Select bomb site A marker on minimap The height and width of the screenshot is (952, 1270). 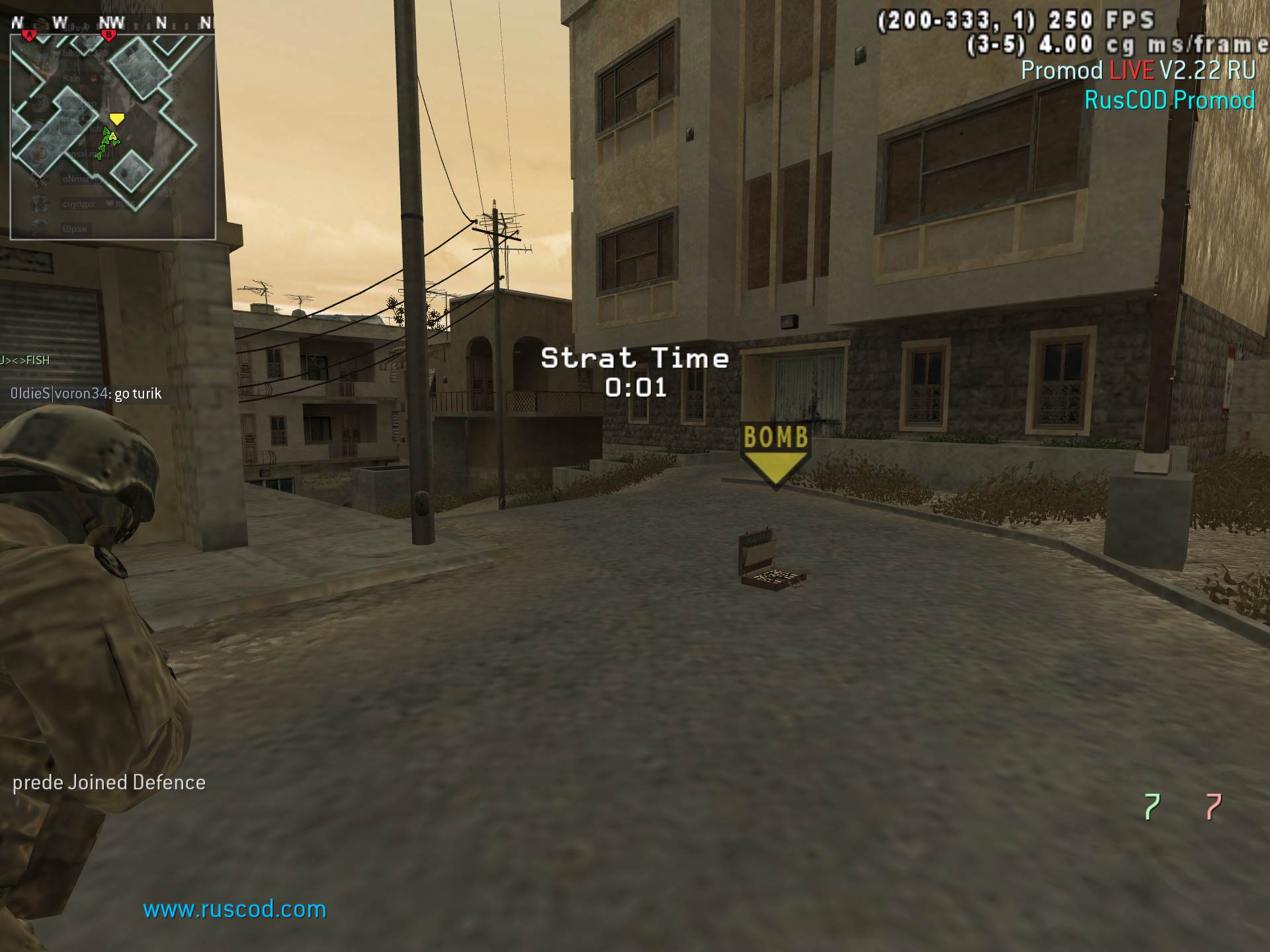[x=29, y=35]
